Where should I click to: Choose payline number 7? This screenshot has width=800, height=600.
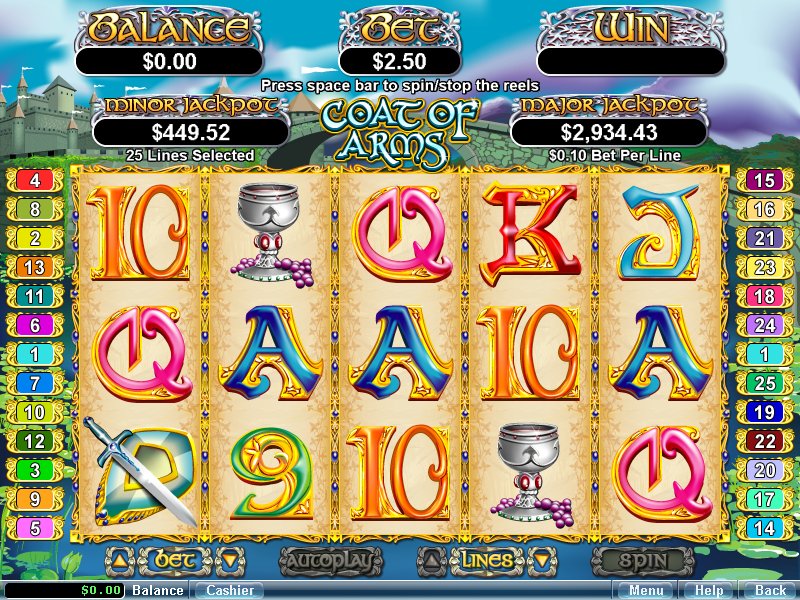(35, 383)
